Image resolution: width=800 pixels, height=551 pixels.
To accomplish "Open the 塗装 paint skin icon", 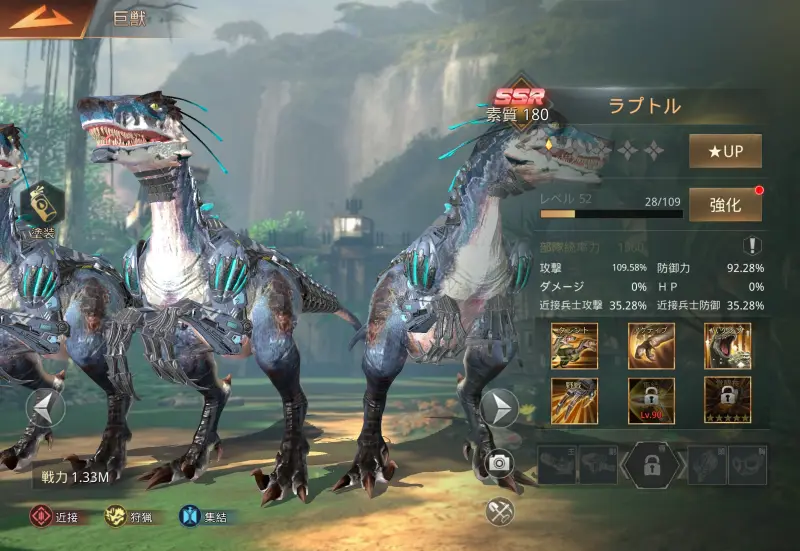I will [43, 205].
